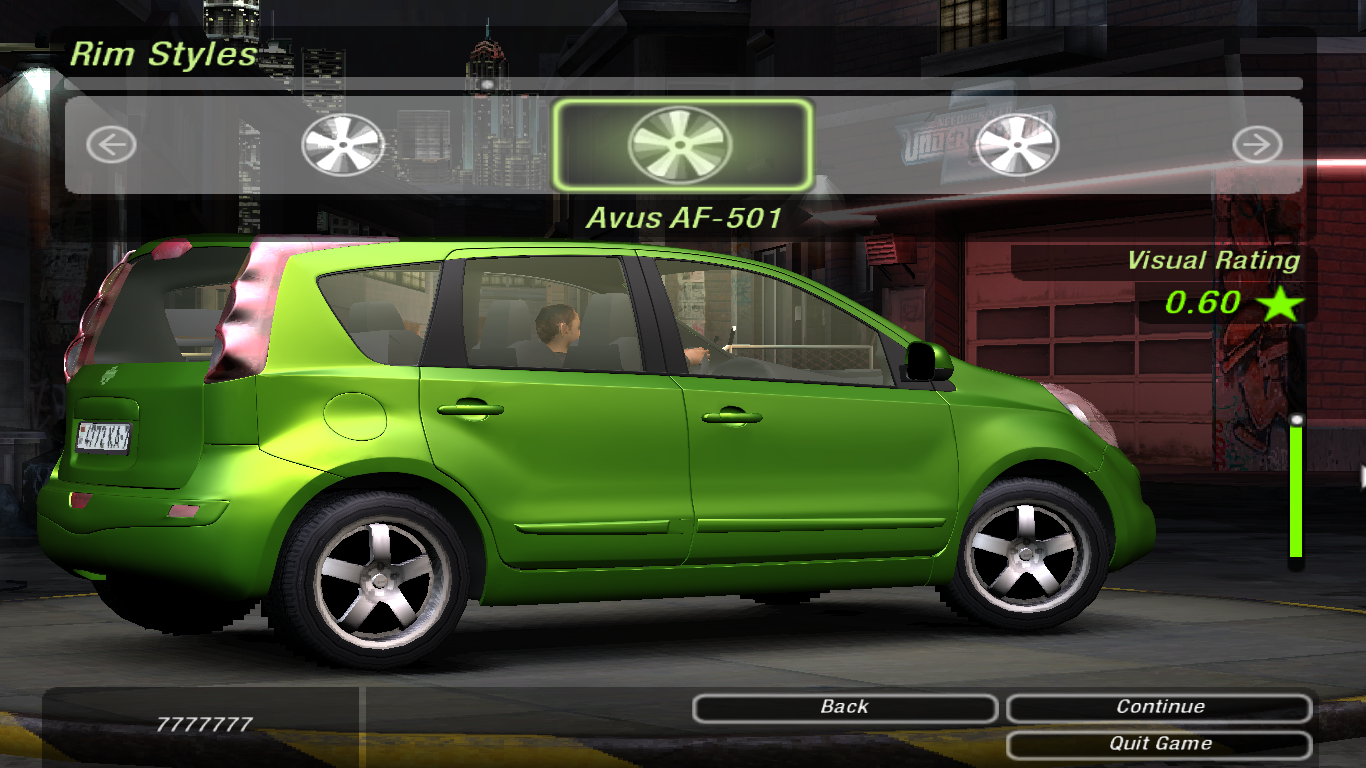Click the Quit Game button
This screenshot has width=1366, height=768.
(1159, 744)
